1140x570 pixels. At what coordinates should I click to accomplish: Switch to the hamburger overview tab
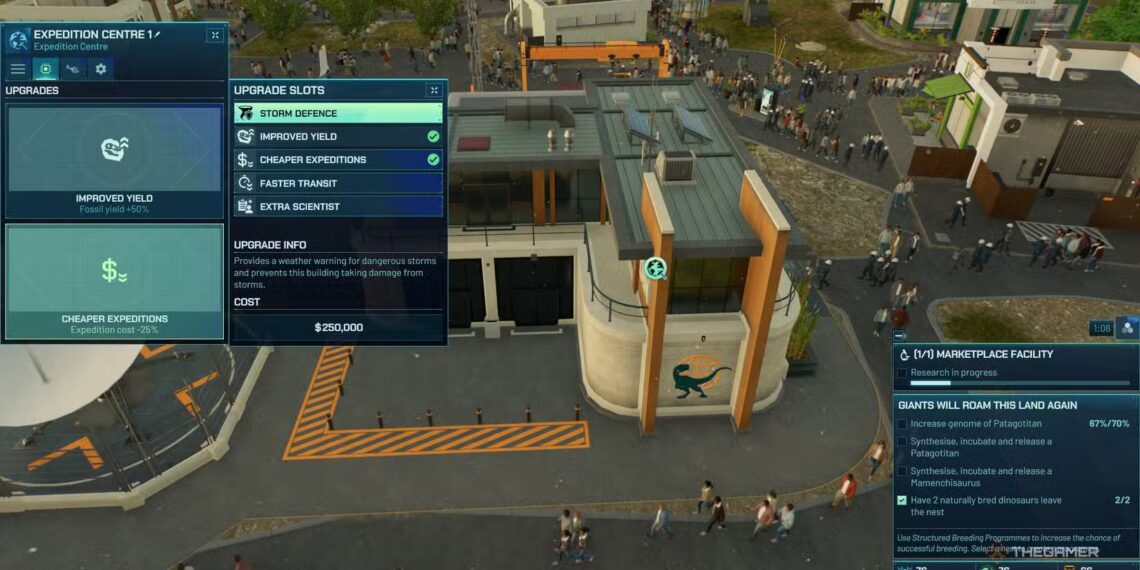(18, 69)
